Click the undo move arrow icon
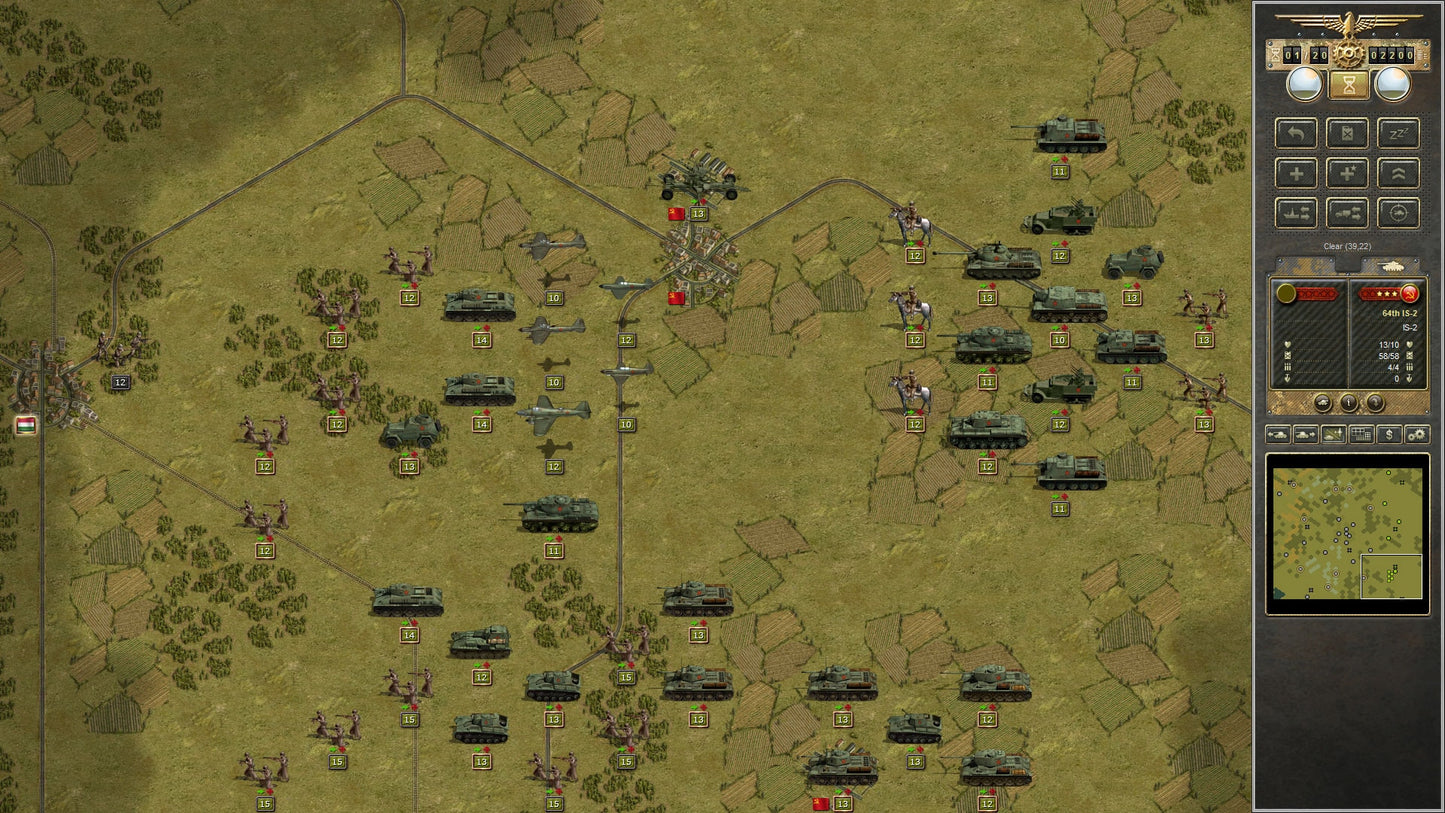This screenshot has height=813, width=1445. coord(1297,134)
